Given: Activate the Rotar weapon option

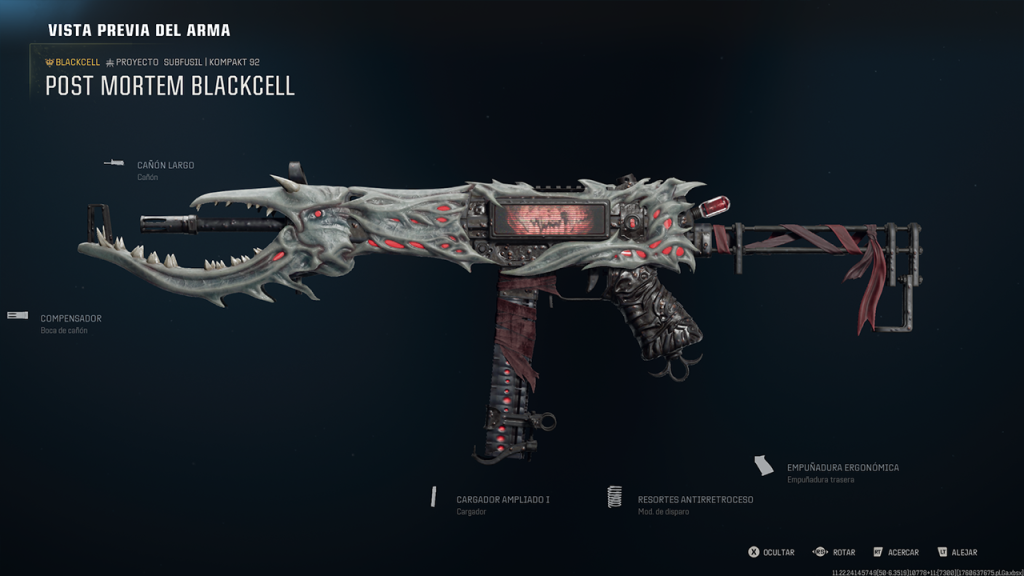Looking at the screenshot, I should [x=835, y=552].
